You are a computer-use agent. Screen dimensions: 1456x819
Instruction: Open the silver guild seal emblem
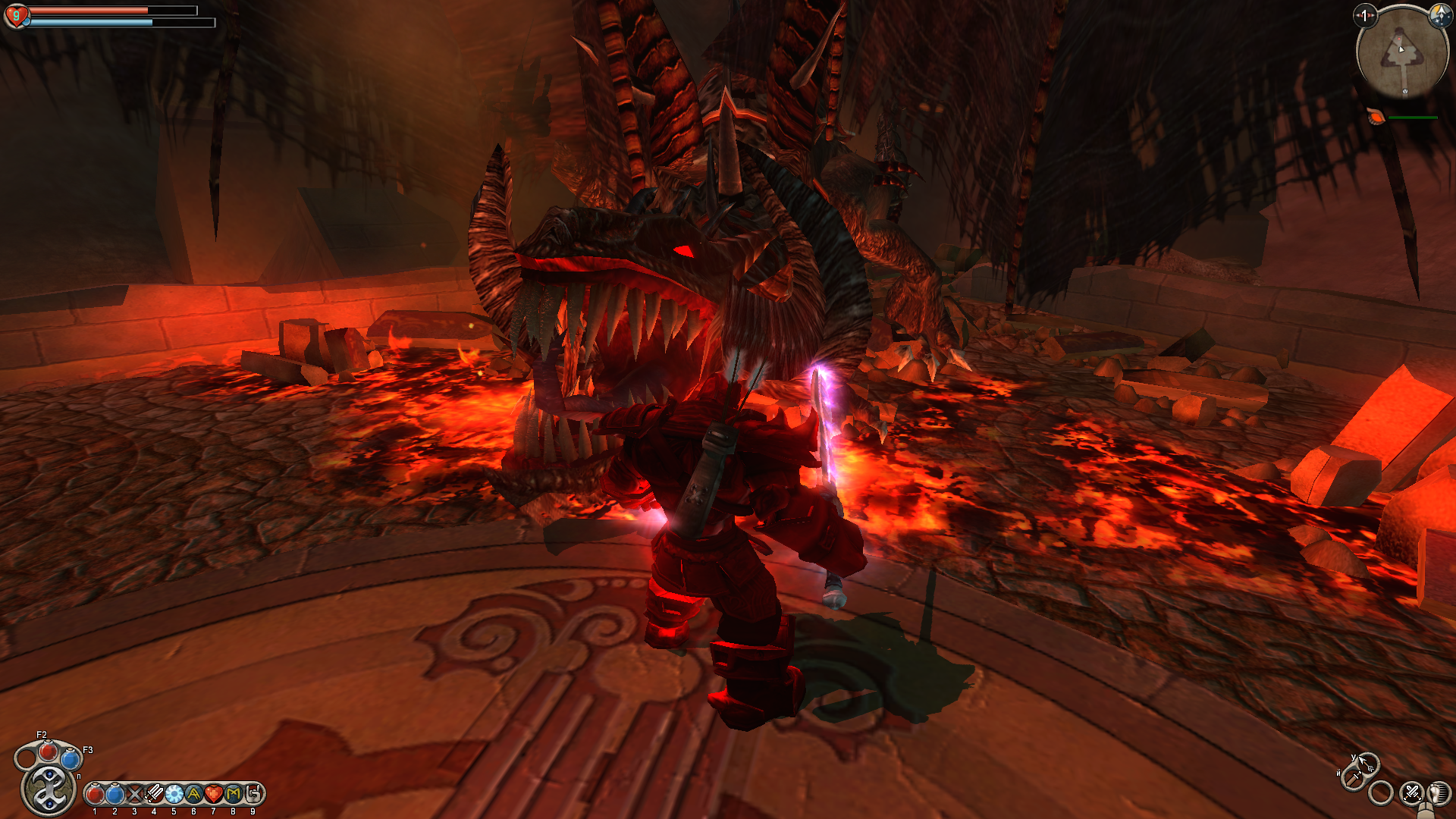coord(49,789)
